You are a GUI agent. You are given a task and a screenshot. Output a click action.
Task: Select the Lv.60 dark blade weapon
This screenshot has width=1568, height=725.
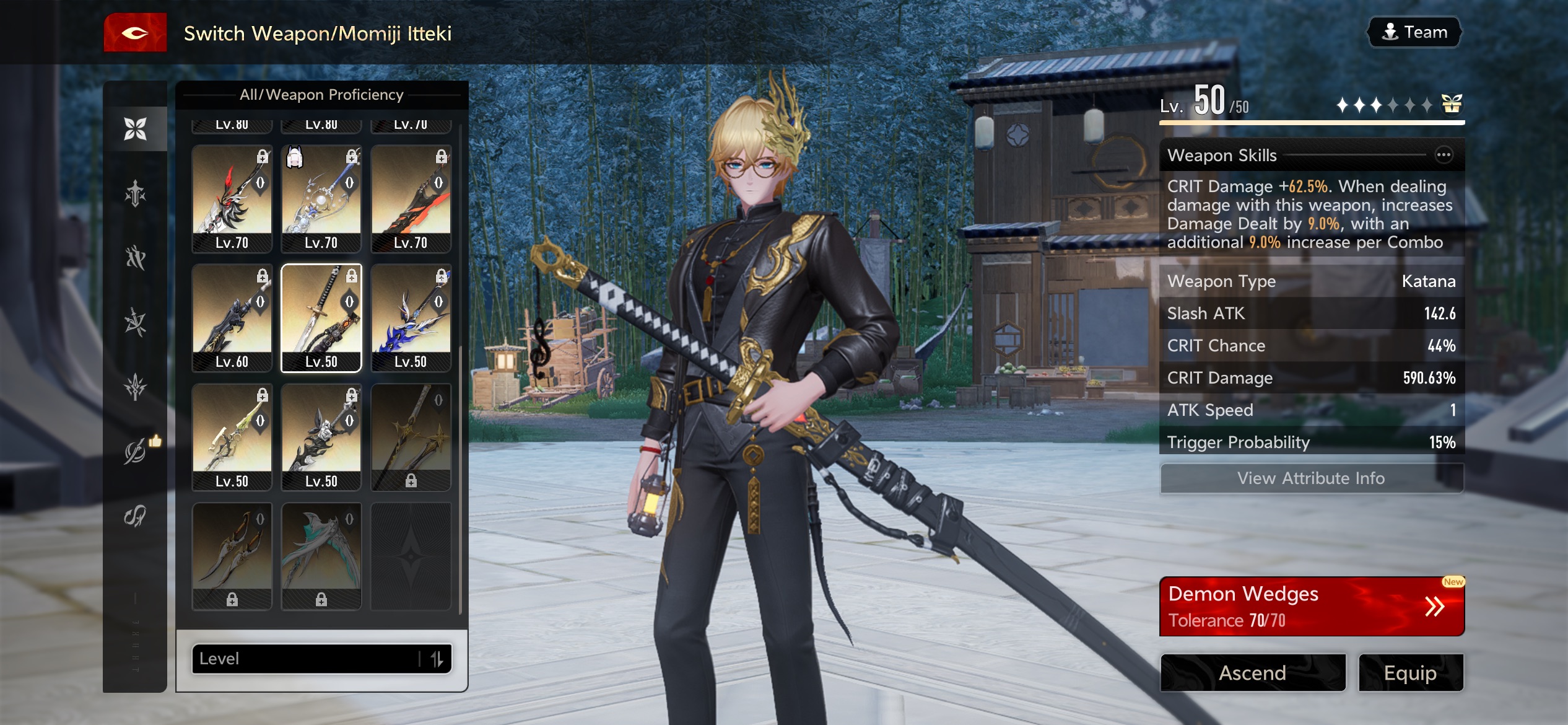coord(232,318)
